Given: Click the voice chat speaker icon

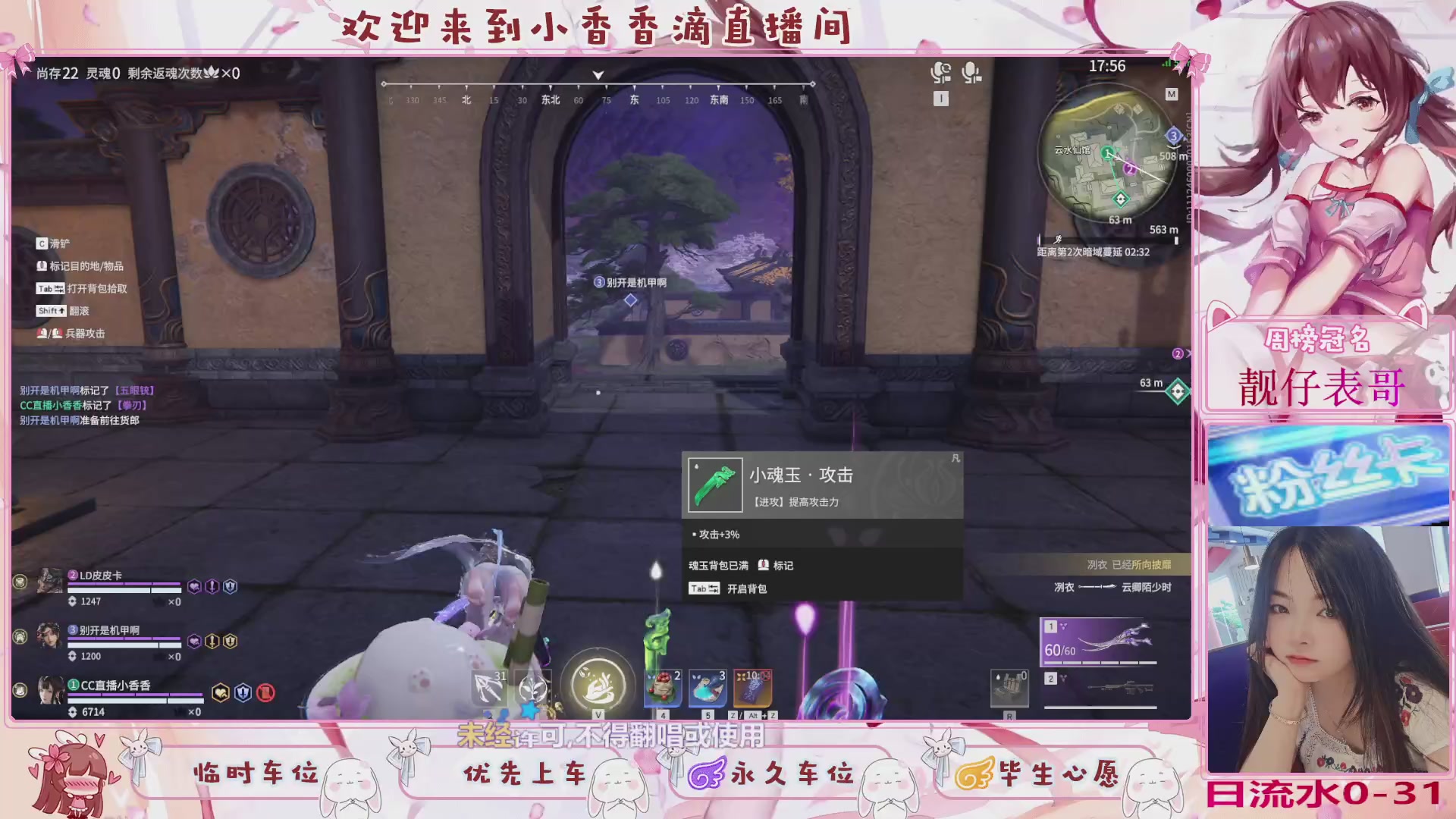Looking at the screenshot, I should click(942, 71).
